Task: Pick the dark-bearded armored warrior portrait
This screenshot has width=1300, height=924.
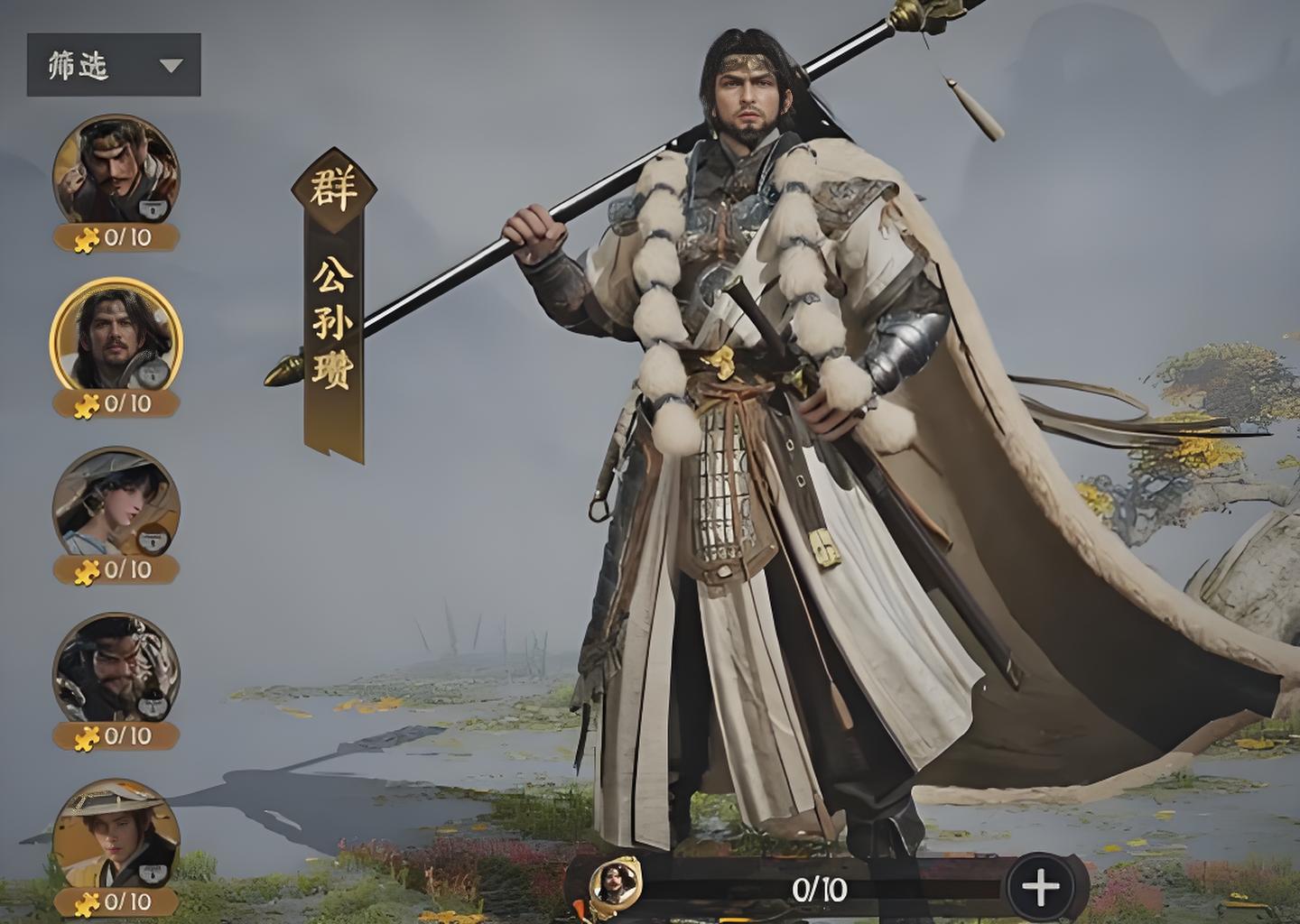Action: (x=116, y=668)
